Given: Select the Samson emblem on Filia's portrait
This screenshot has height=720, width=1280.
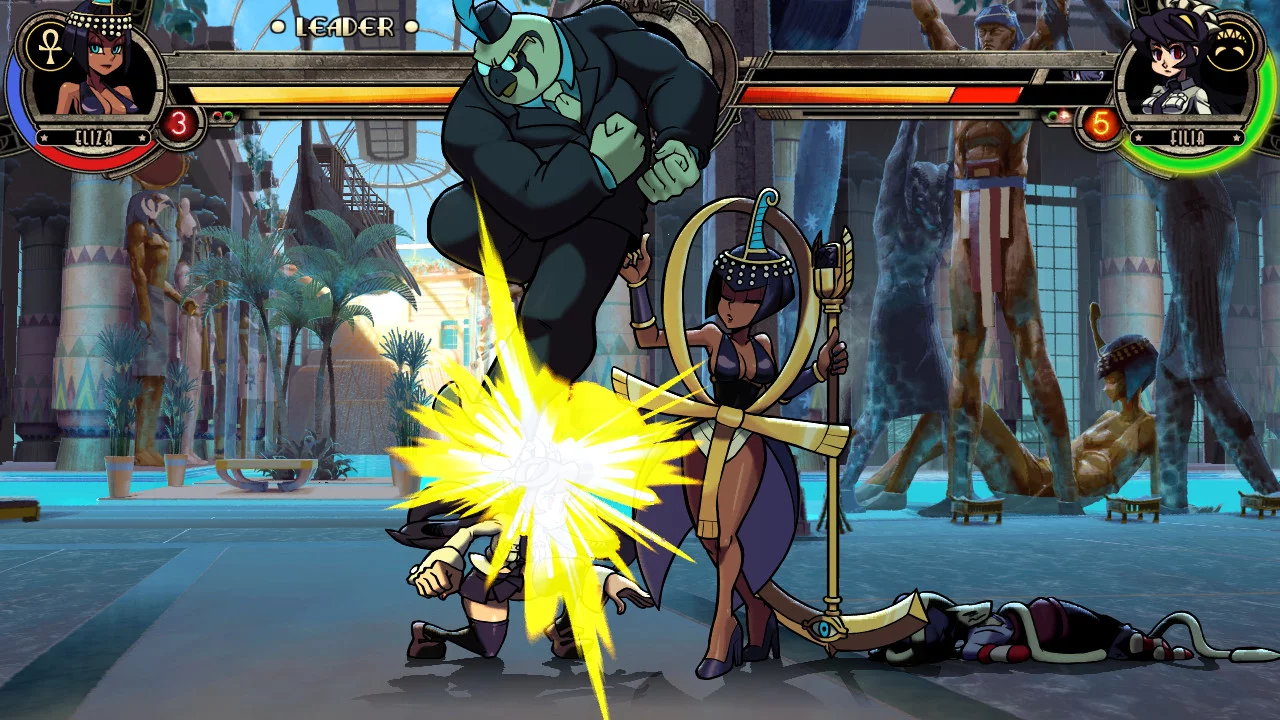Looking at the screenshot, I should coord(1229,42).
